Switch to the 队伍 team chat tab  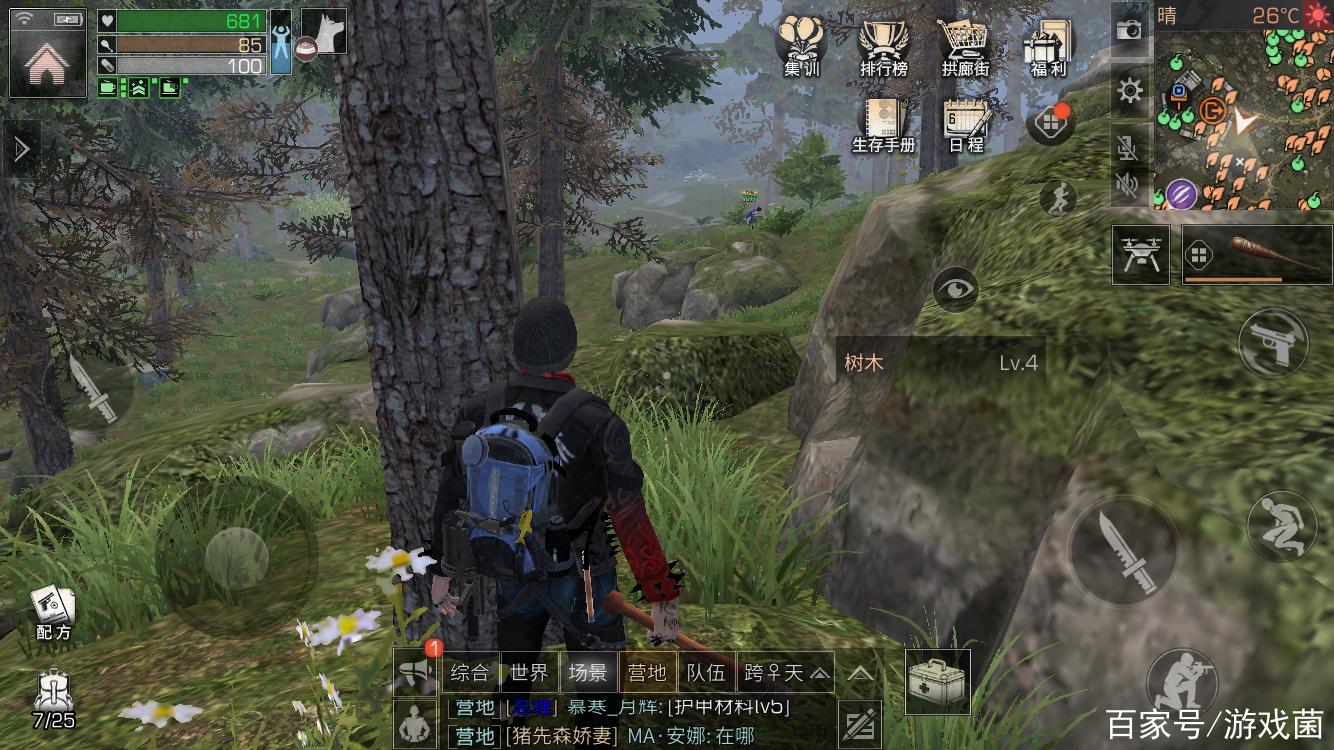coord(705,672)
